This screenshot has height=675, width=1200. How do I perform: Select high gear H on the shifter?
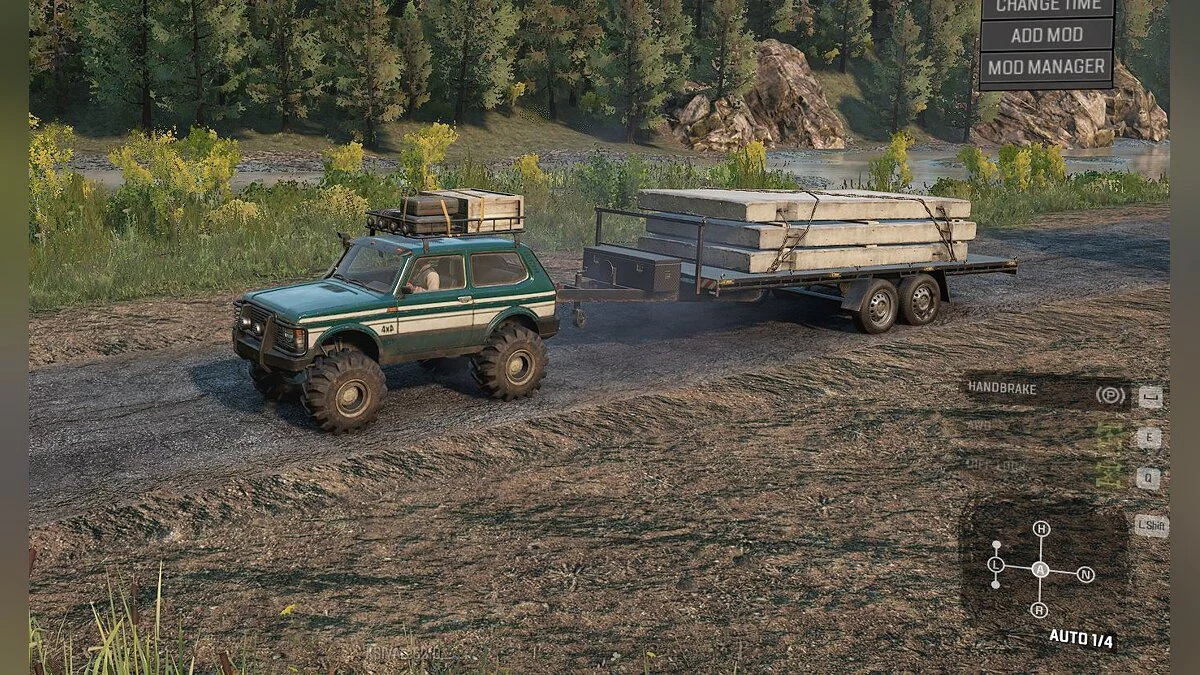(1041, 529)
